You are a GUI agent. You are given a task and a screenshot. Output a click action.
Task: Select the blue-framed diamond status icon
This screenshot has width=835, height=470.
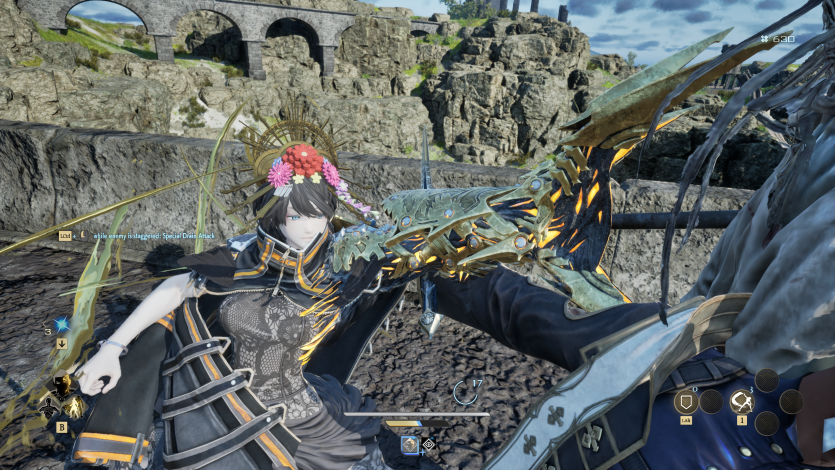tap(409, 444)
